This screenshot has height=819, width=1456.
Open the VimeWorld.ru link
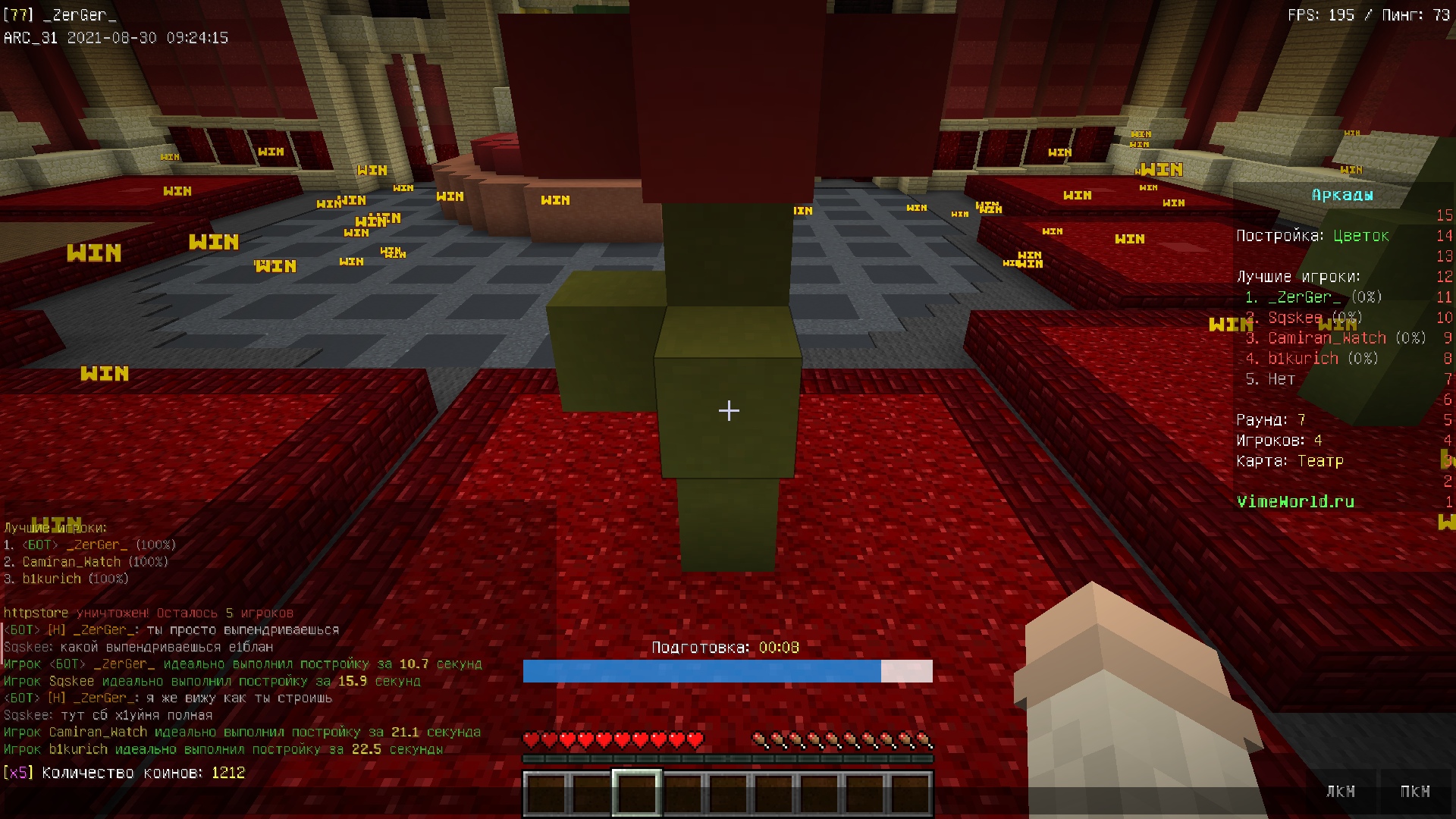(1296, 501)
